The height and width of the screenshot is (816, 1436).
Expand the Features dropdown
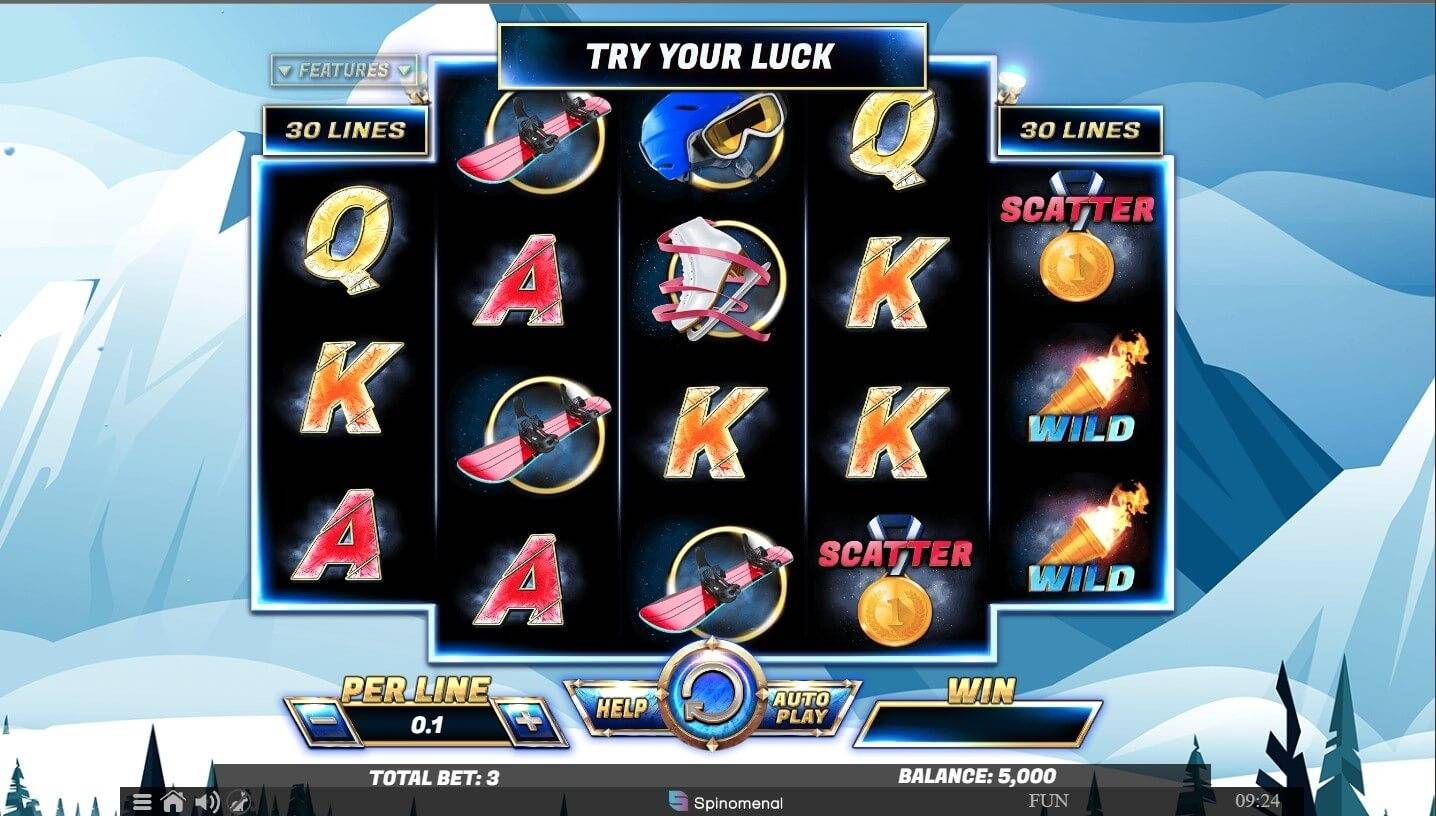coord(344,71)
